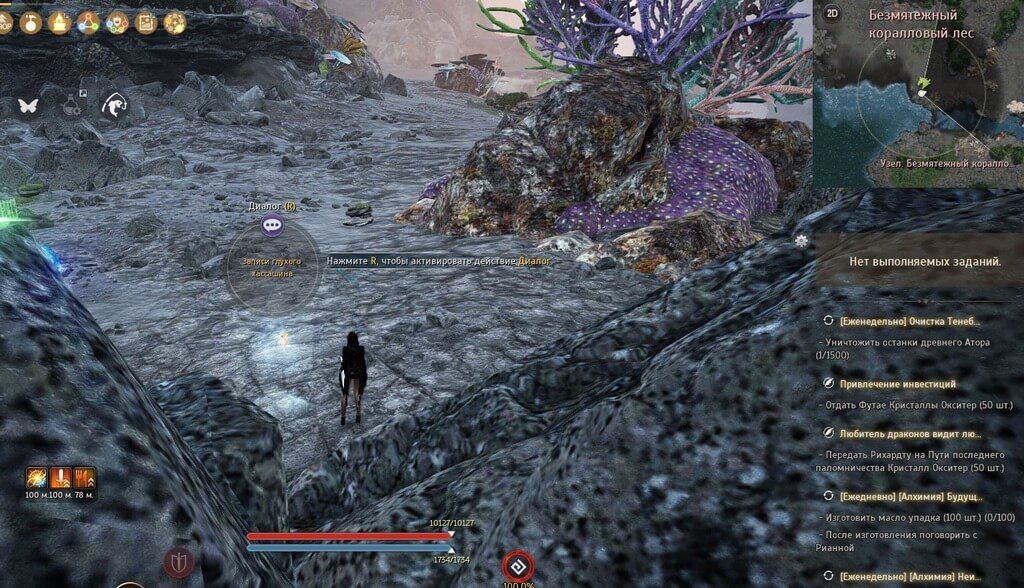Screen dimensions: 1024x588
Task: Toggle the minimap 2D view button
Action: pyautogui.click(x=832, y=14)
